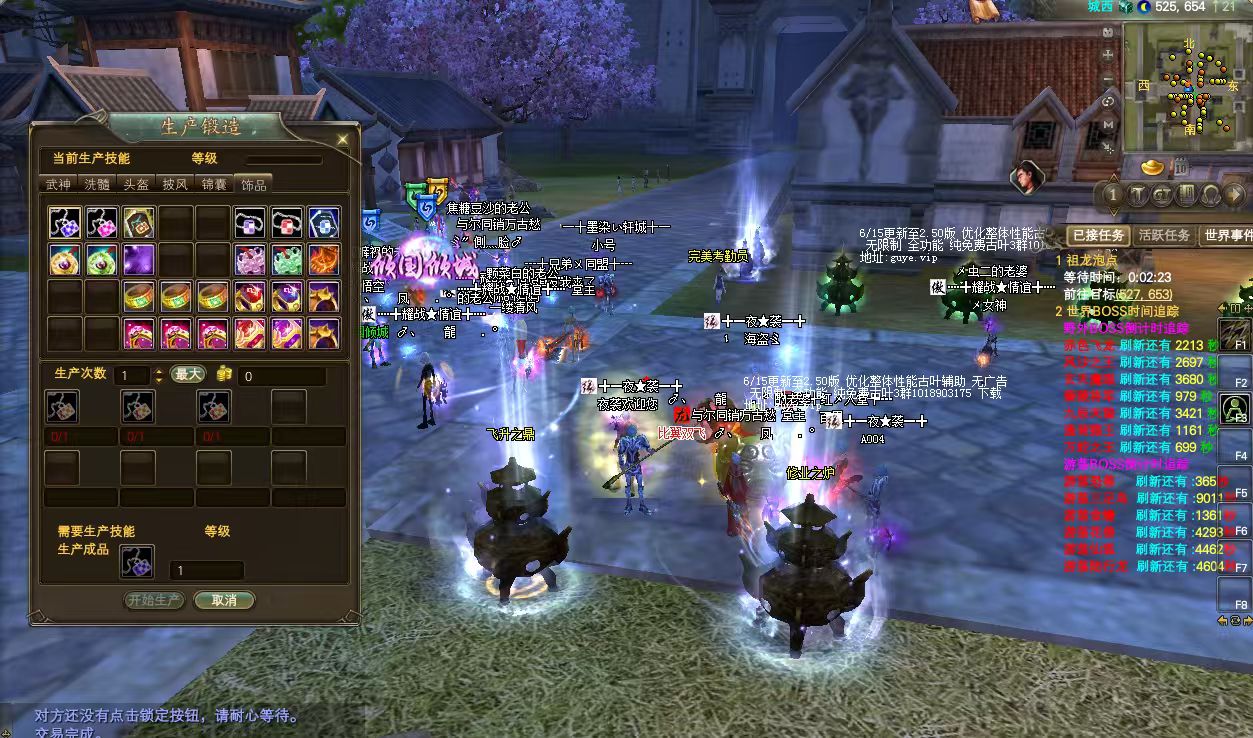
Task: Switch to the 披风 tab
Action: [175, 184]
